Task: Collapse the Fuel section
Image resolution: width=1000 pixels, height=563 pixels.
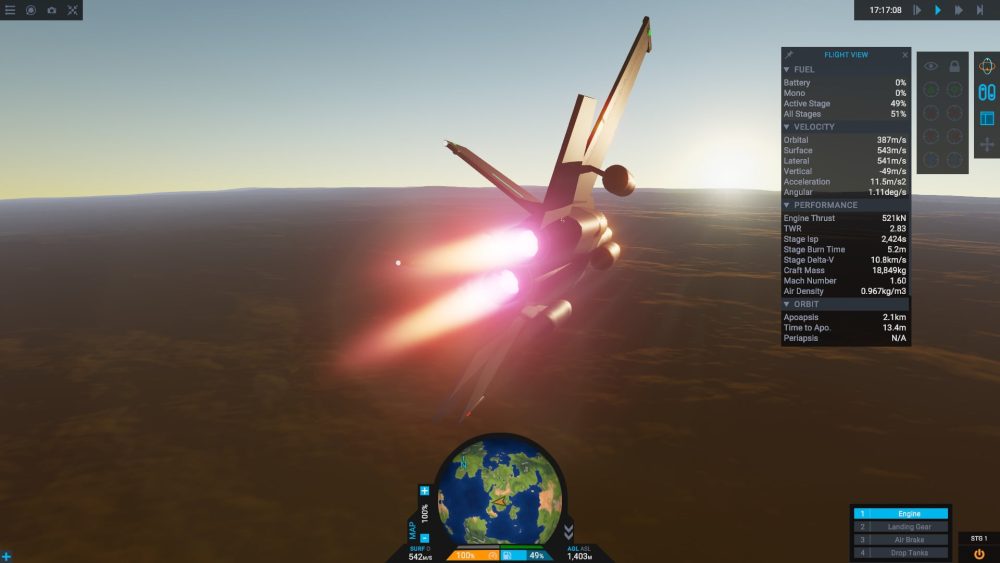Action: pyautogui.click(x=787, y=69)
